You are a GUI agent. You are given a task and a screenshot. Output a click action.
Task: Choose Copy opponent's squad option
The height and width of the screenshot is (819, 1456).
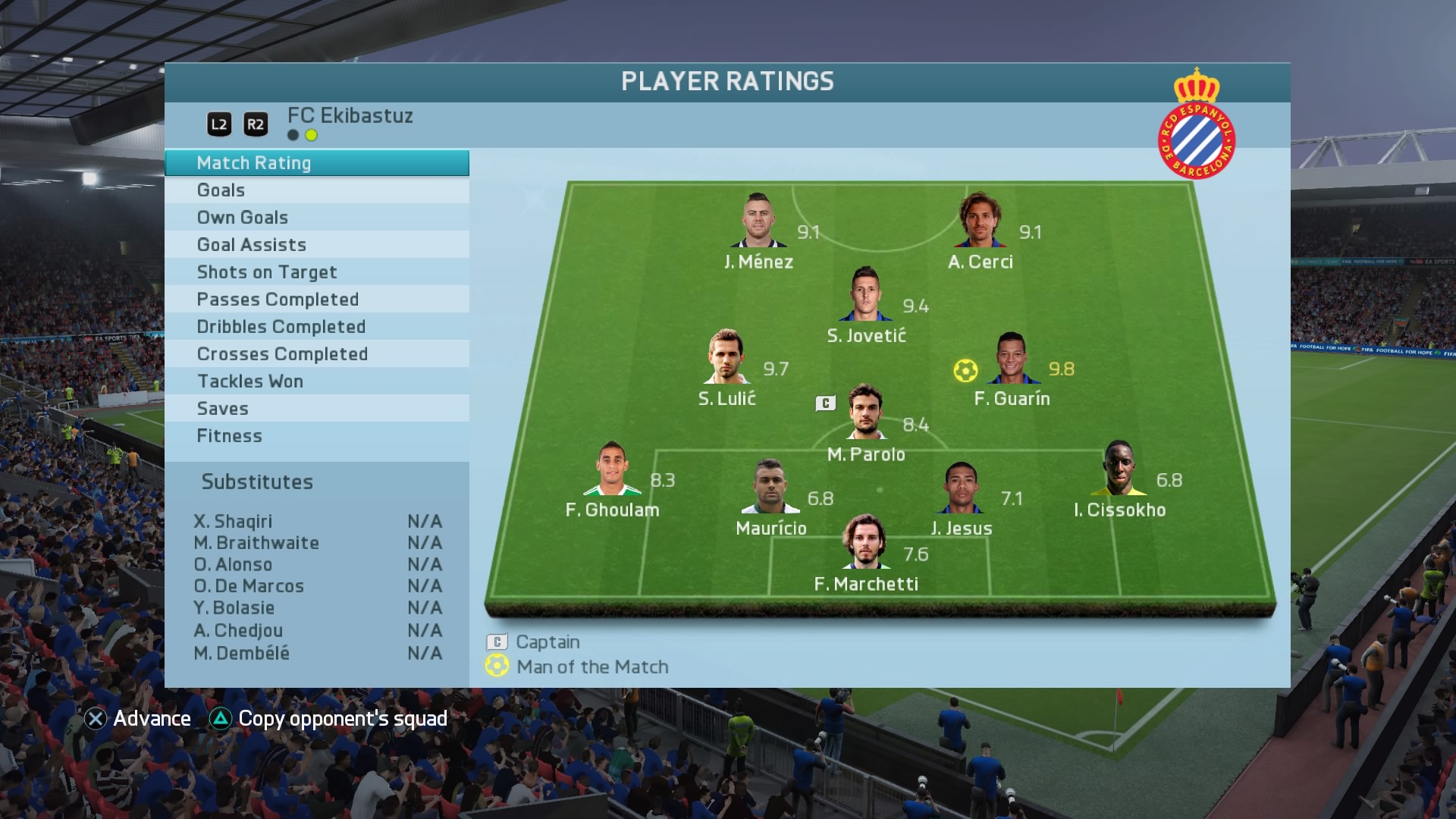(x=342, y=719)
